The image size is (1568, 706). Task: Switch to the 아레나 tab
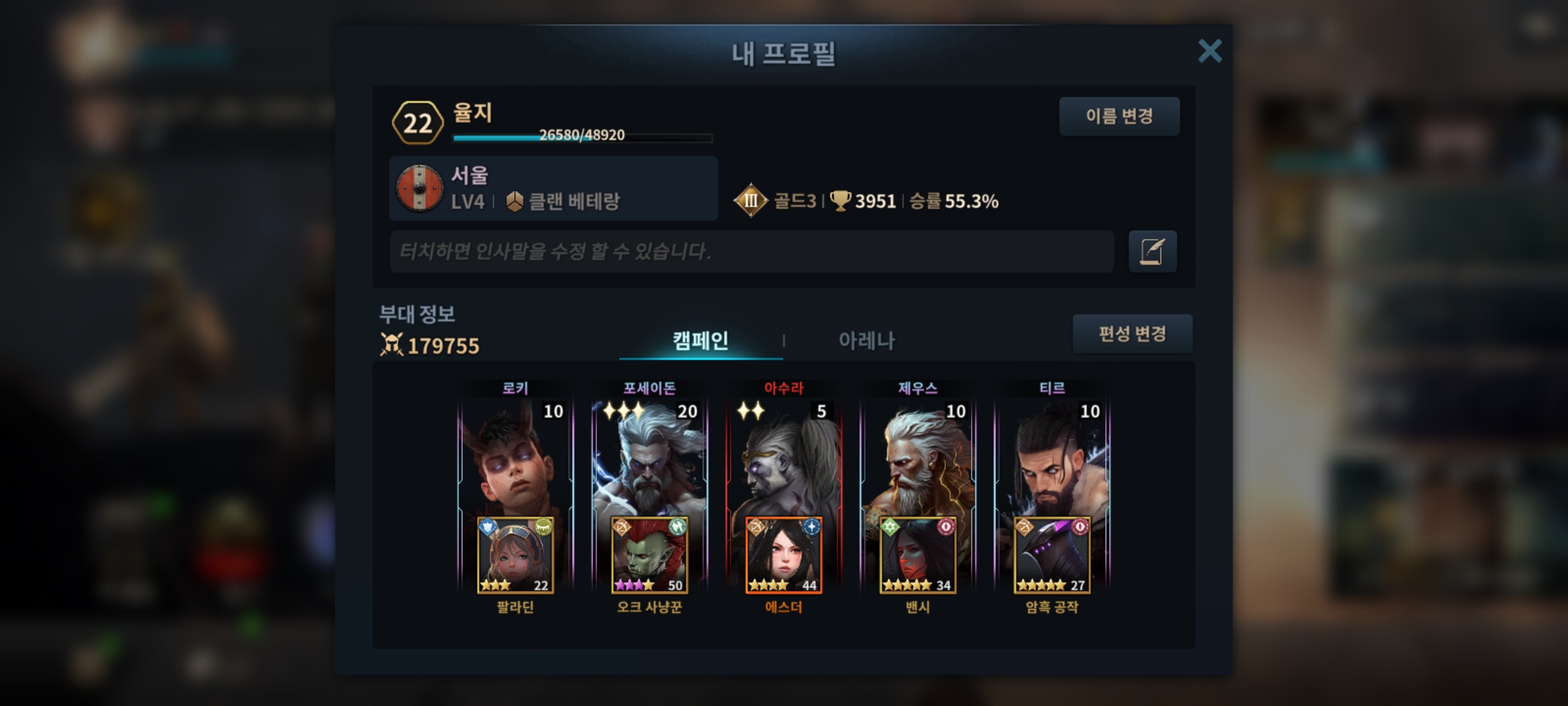866,341
